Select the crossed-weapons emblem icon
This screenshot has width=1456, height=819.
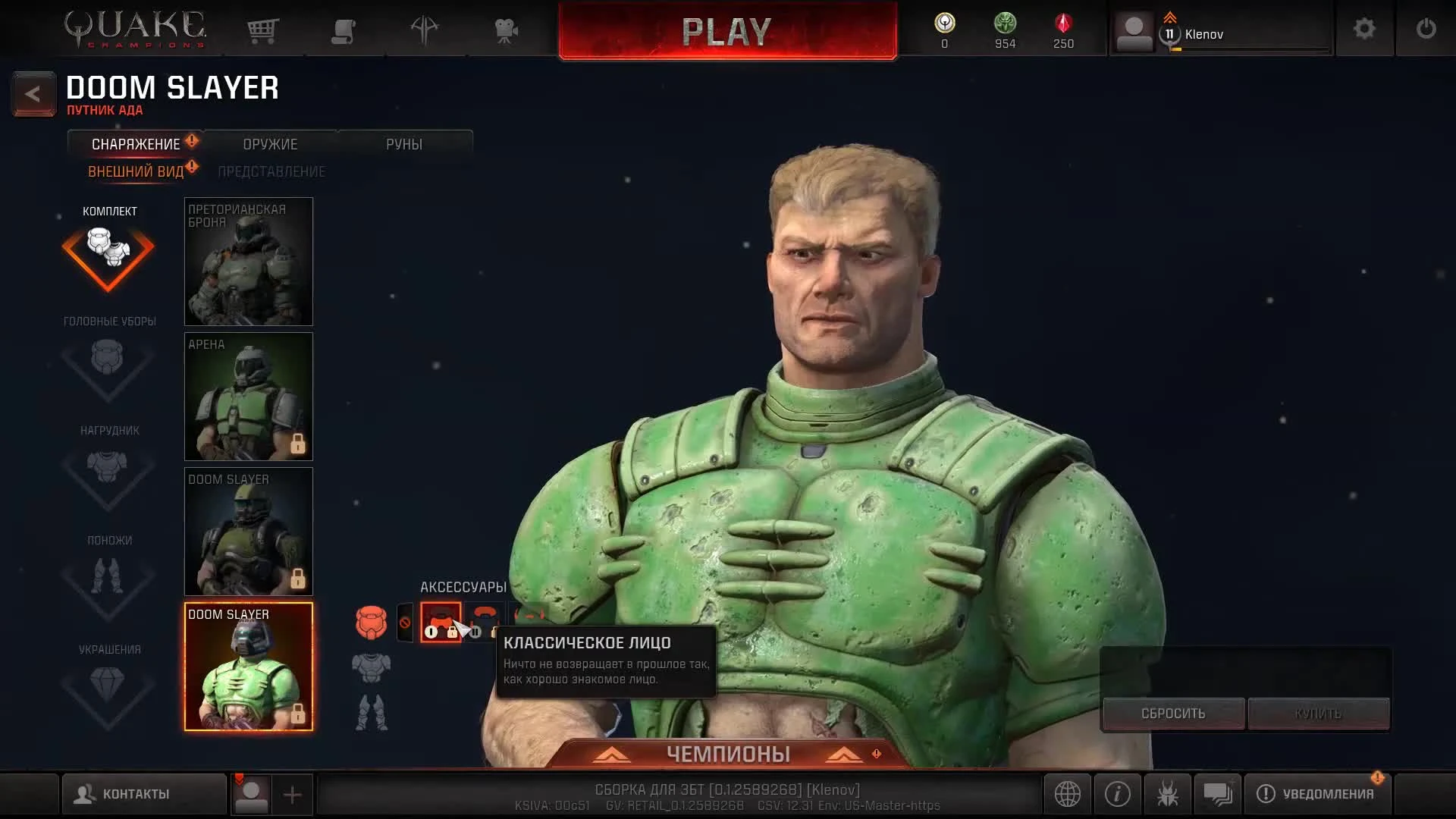[x=425, y=30]
